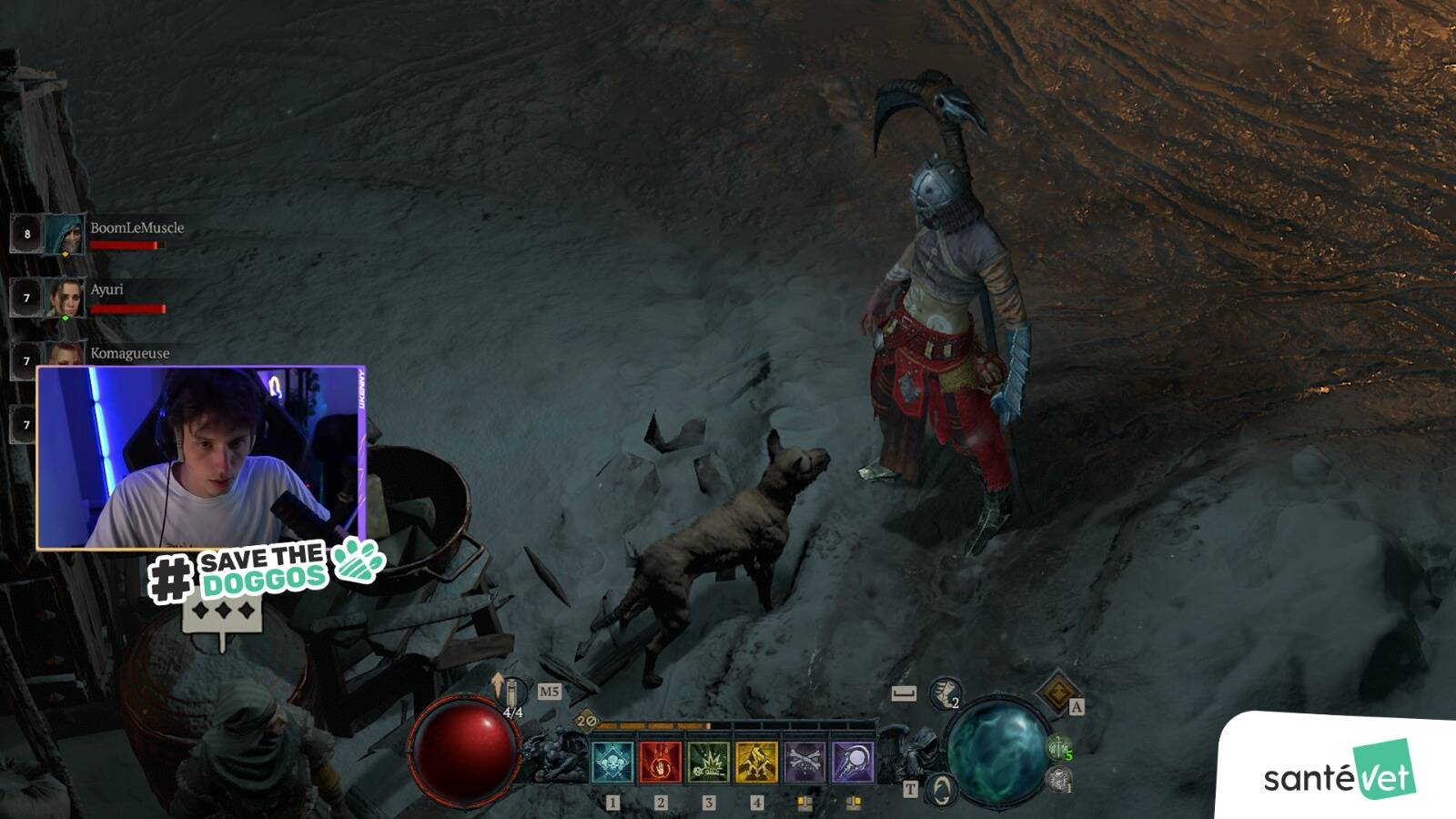Image resolution: width=1456 pixels, height=819 pixels.
Task: Use the evade boot icon
Action: (x=945, y=693)
